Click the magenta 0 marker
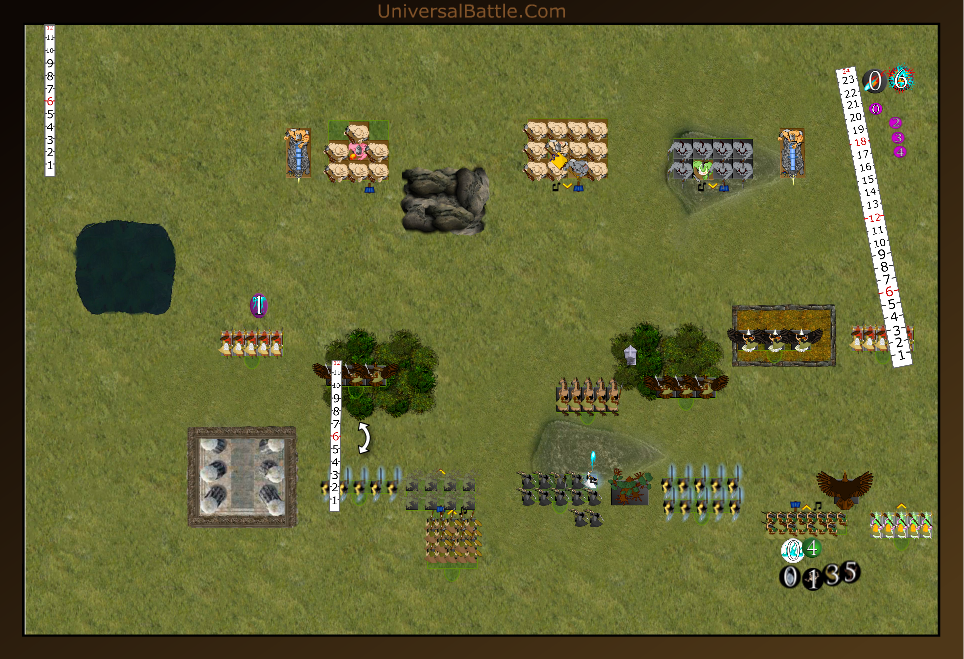 [x=876, y=109]
